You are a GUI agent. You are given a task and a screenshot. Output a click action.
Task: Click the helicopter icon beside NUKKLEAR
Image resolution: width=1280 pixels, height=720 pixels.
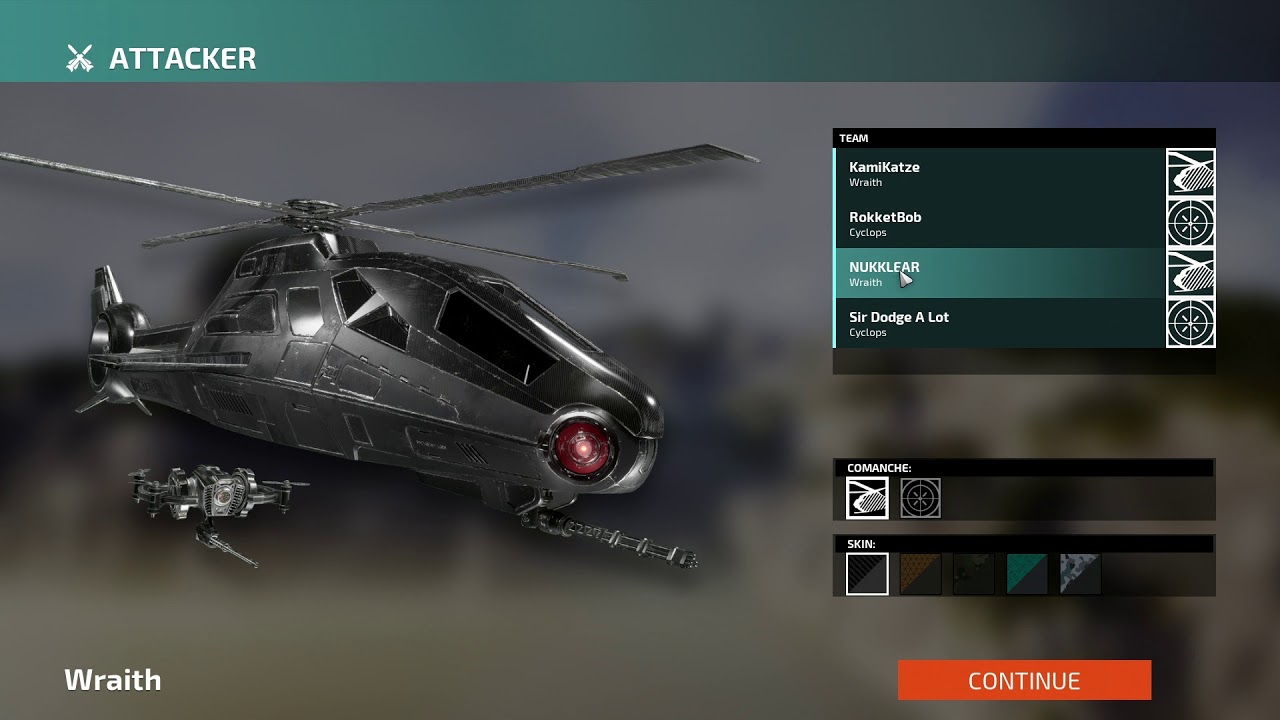[1190, 274]
